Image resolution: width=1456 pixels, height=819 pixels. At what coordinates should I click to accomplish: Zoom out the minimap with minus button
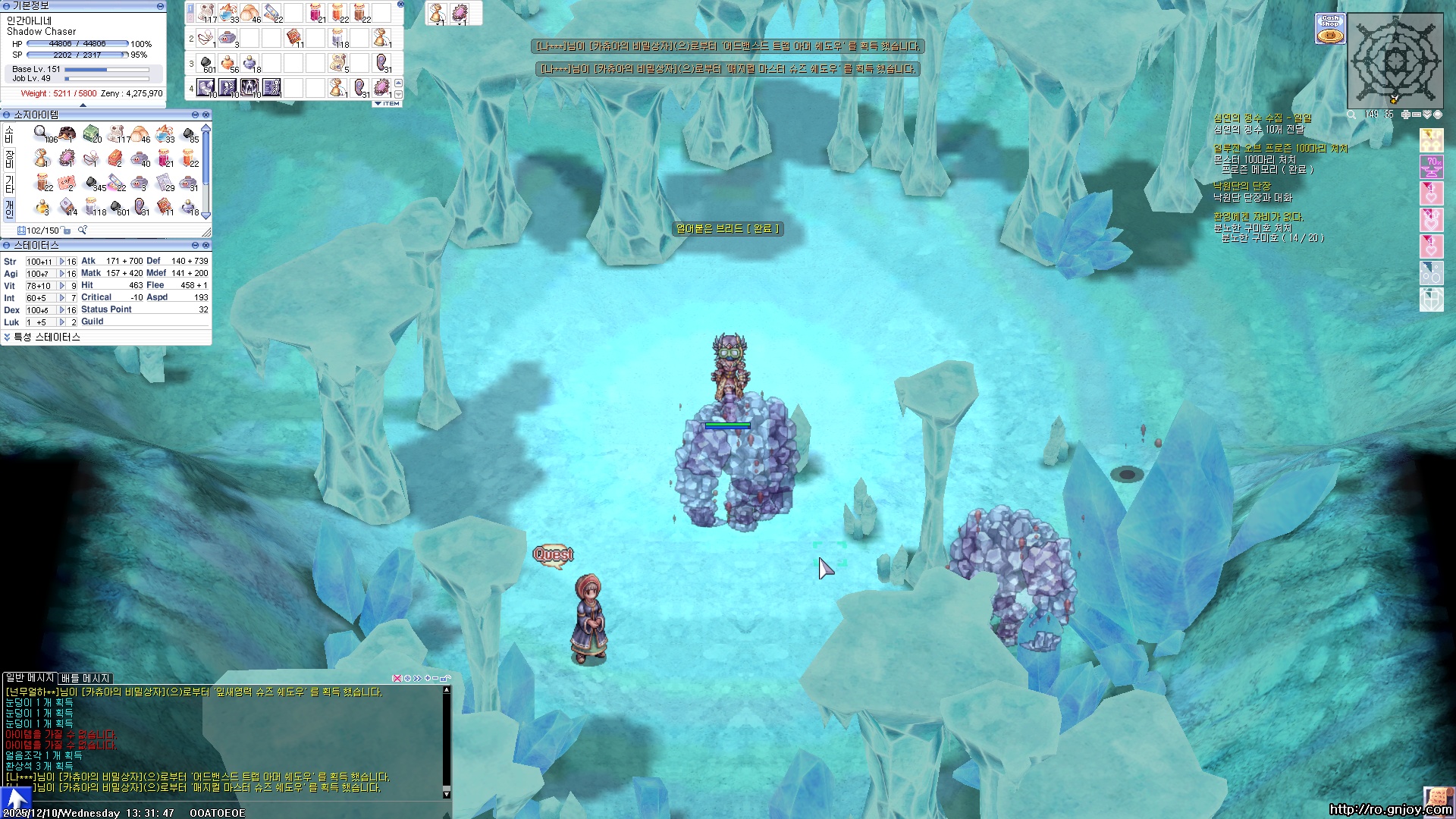tap(1416, 115)
